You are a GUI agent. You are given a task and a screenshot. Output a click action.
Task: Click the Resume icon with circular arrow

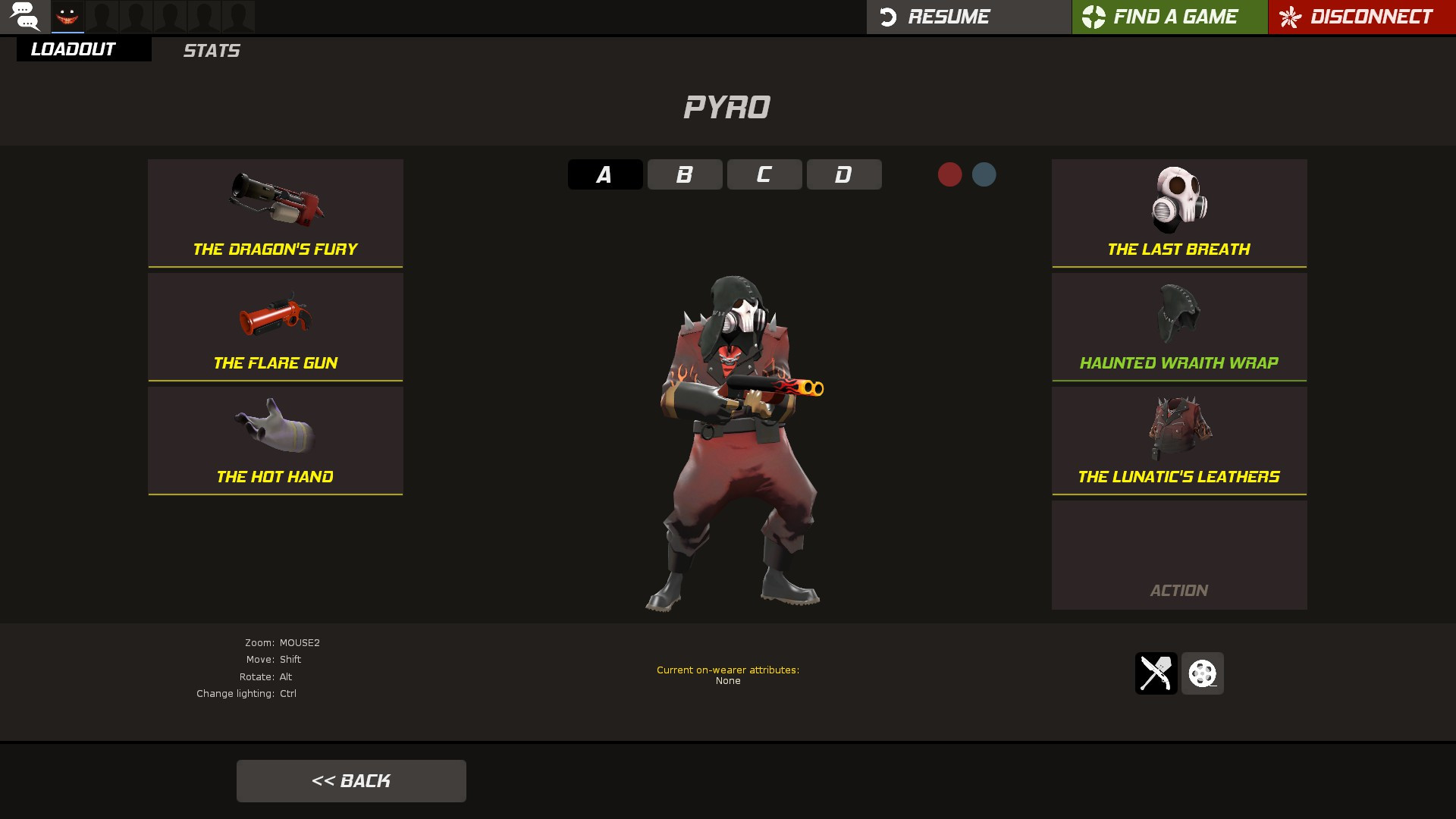pos(889,16)
